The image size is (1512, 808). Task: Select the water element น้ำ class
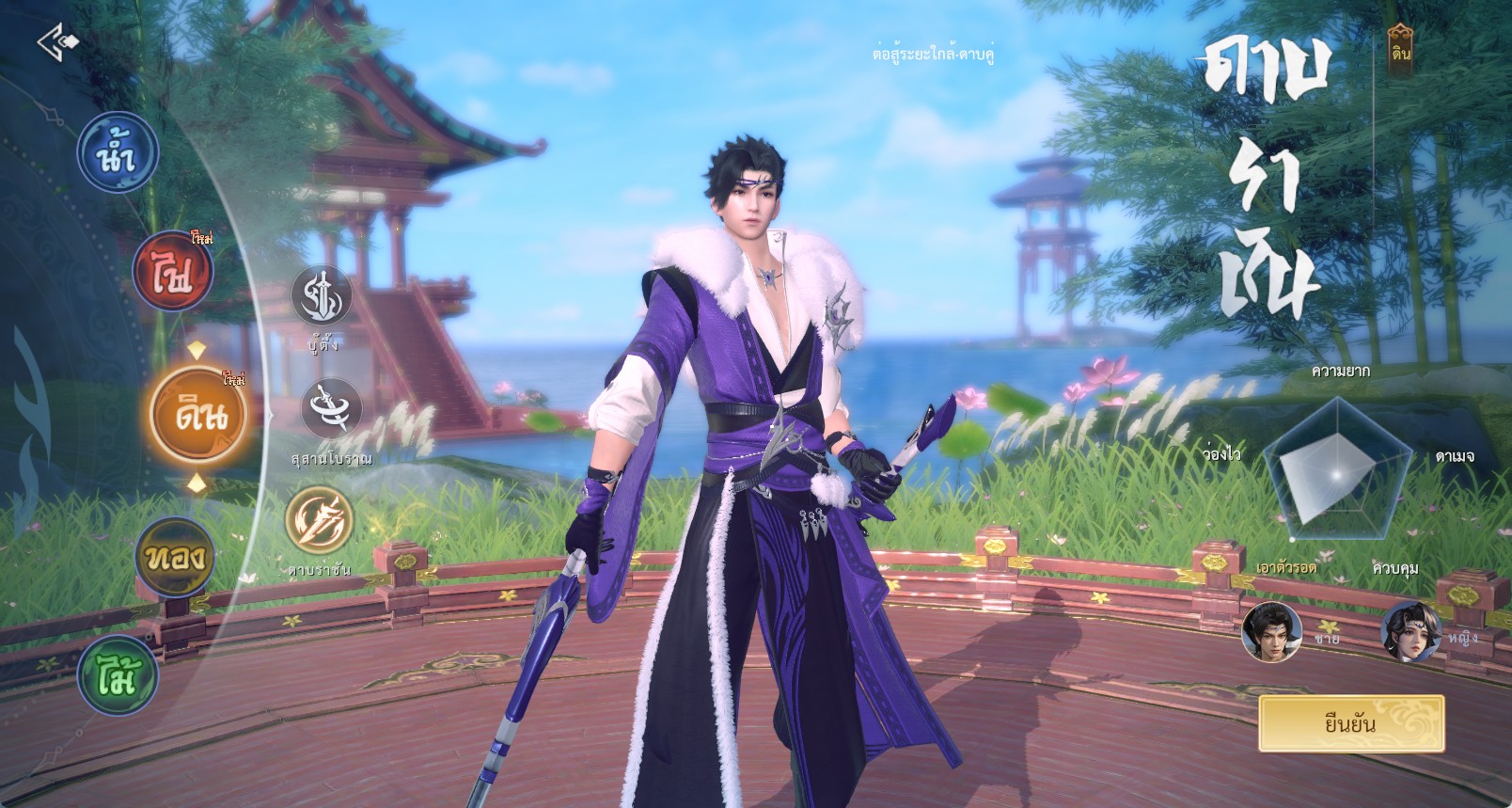118,152
